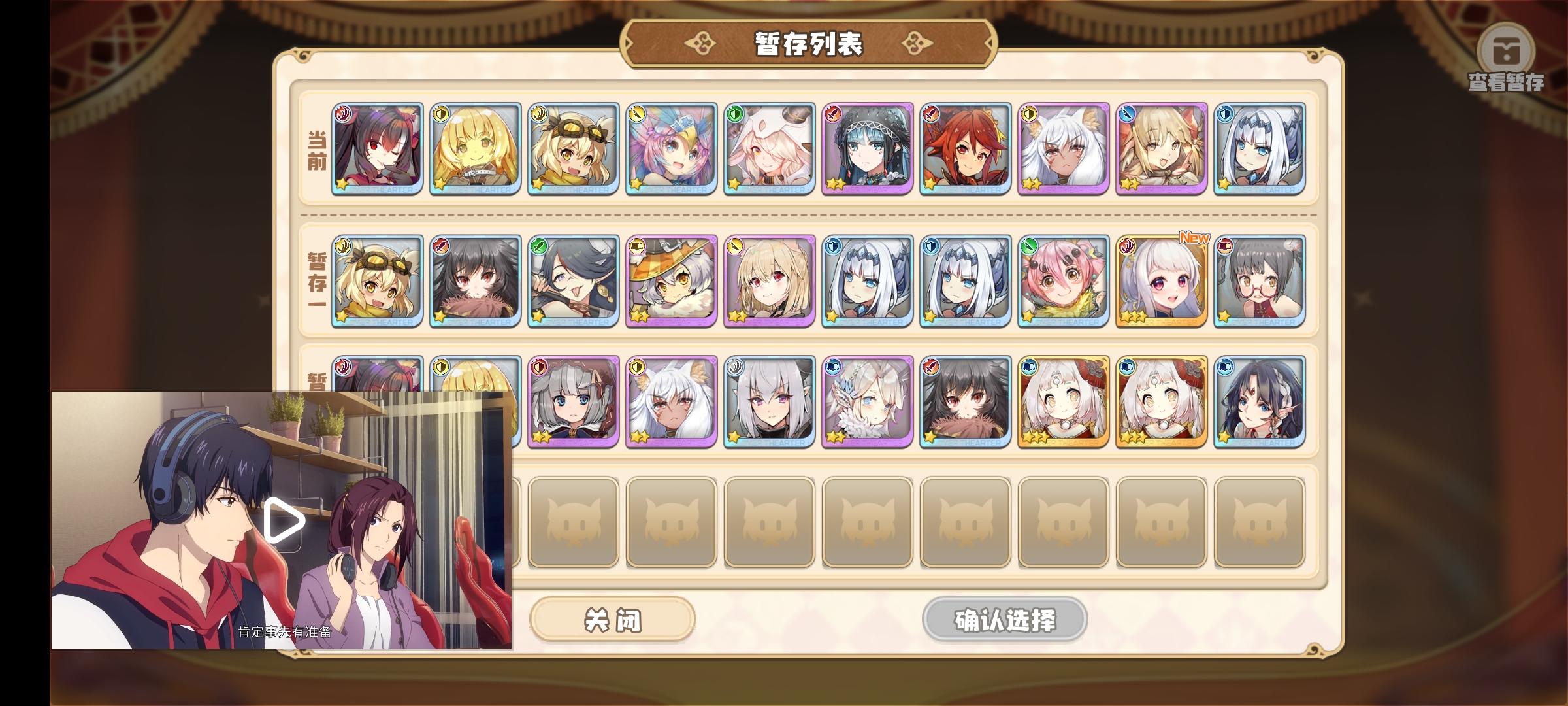The image size is (1568, 706).
Task: Click the red sword badge on veiled blue-haired girl
Action: (x=833, y=112)
